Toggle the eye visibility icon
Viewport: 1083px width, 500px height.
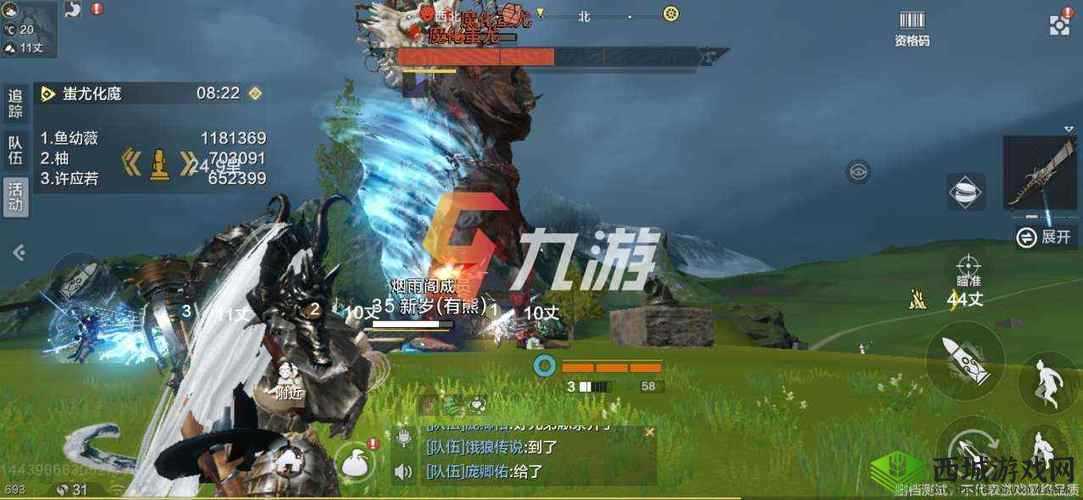tap(857, 171)
